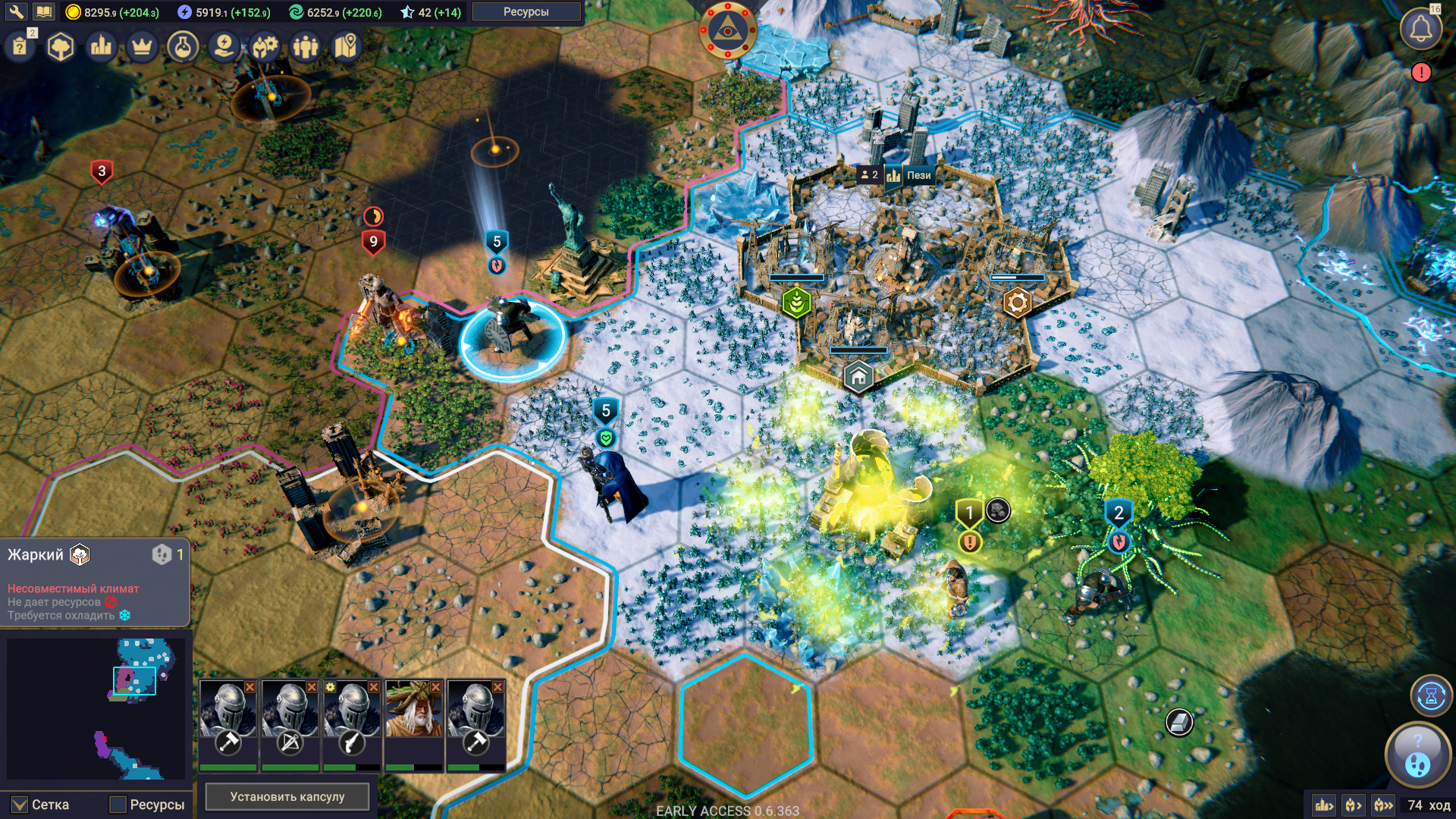Enable the Ресурсы checkbox under minimap
This screenshot has width=1456, height=819.
118,805
